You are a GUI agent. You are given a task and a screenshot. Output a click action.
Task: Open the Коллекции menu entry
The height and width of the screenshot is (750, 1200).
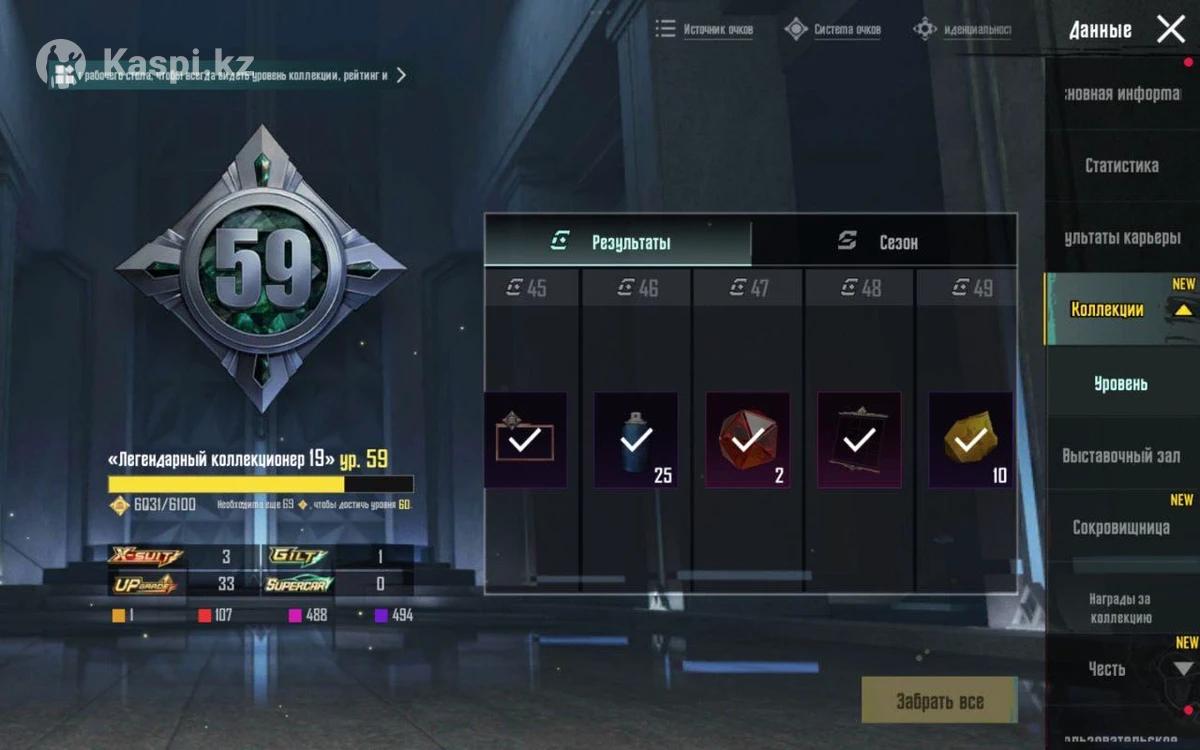[1107, 309]
